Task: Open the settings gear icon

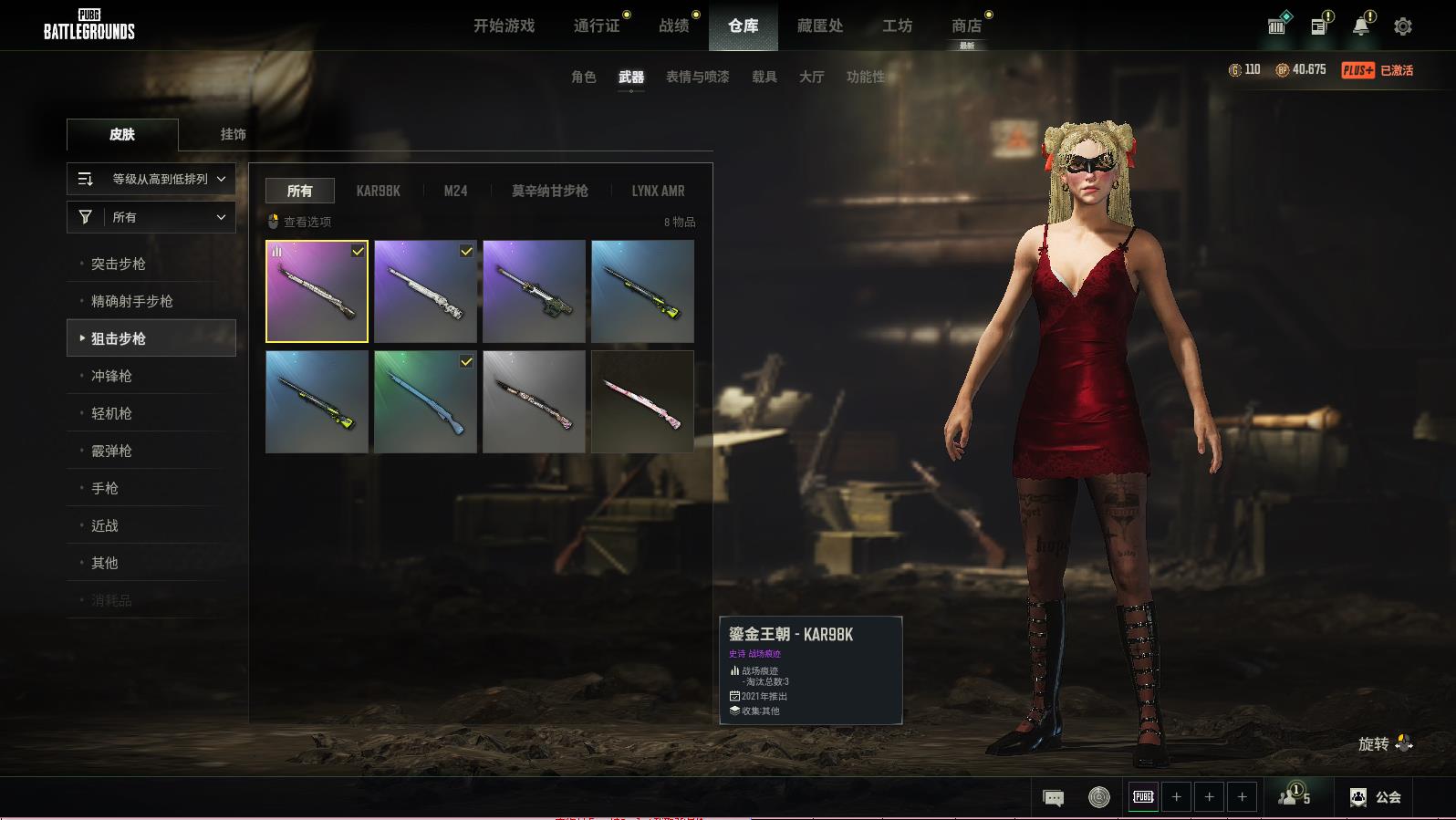Action: click(x=1403, y=26)
